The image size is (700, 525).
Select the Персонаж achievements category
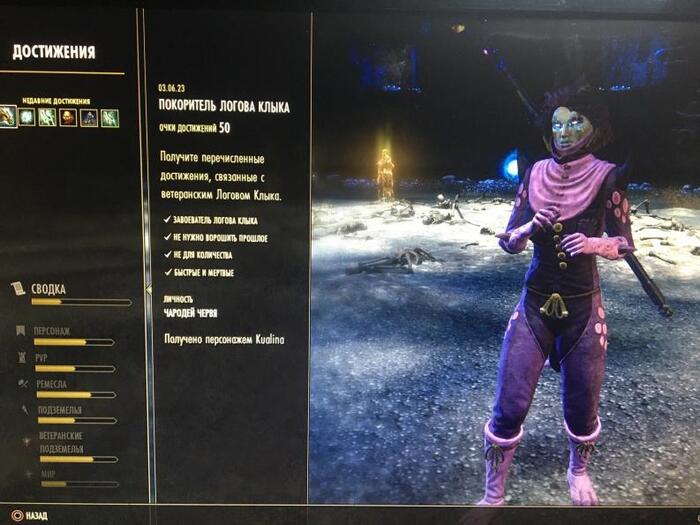coord(54,331)
